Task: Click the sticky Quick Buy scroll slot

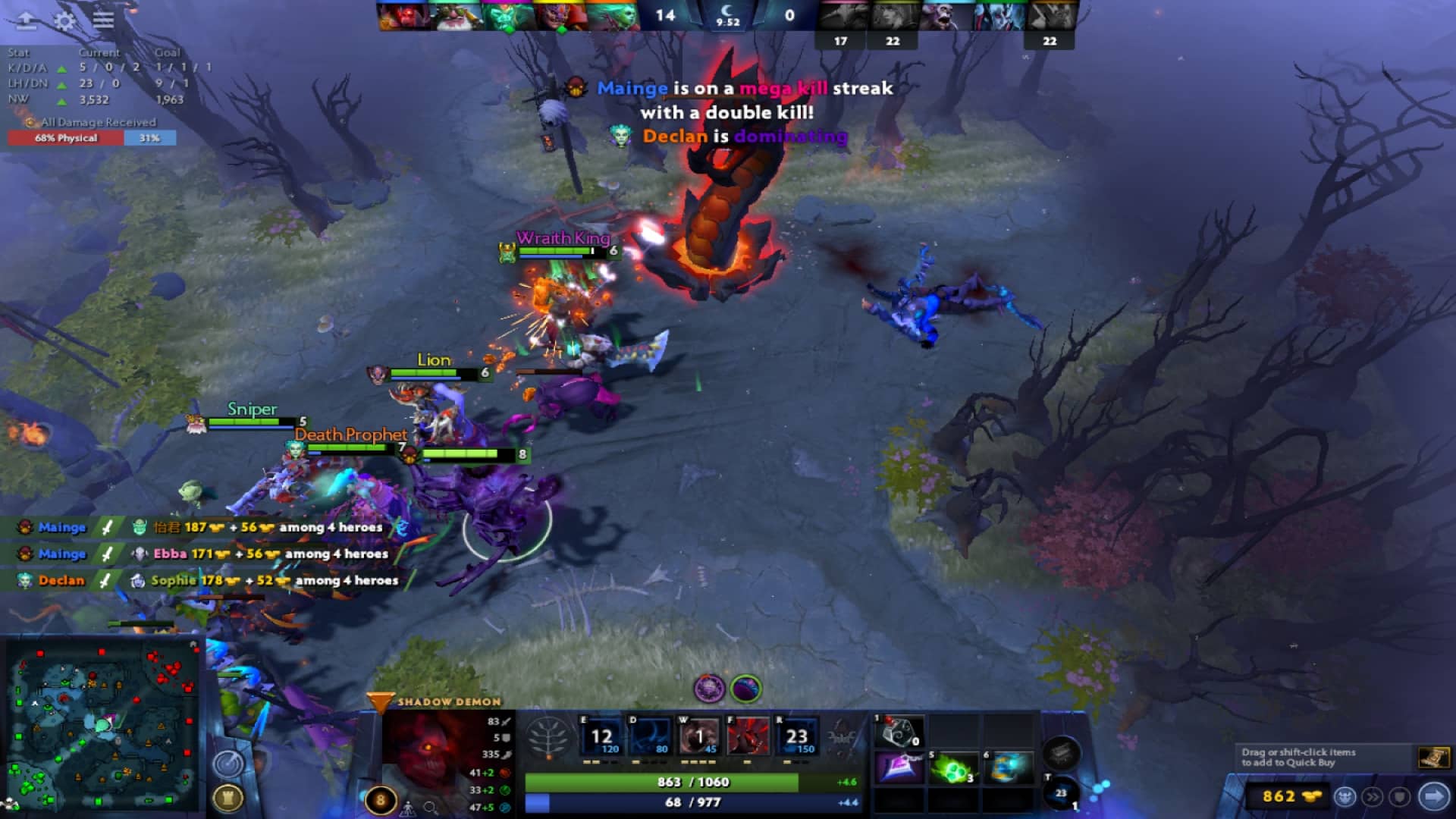Action: [x=1436, y=758]
